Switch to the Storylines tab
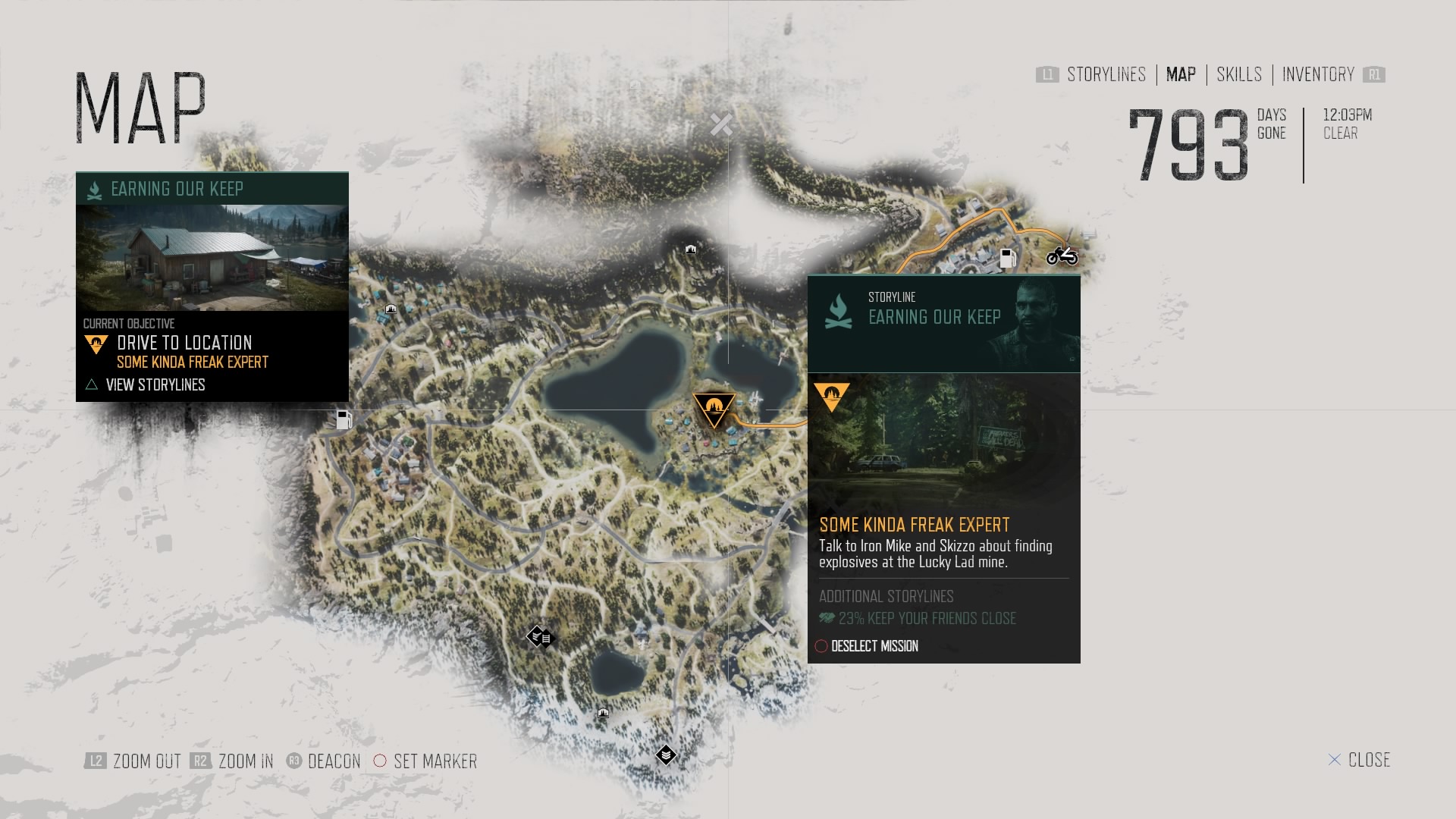Viewport: 1456px width, 819px height. tap(1106, 74)
